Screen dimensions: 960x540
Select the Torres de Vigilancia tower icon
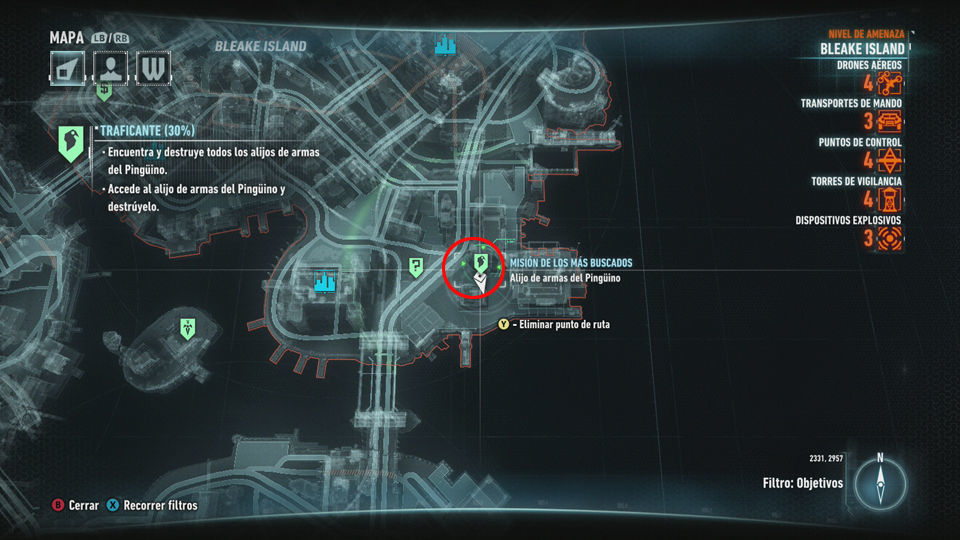[890, 199]
